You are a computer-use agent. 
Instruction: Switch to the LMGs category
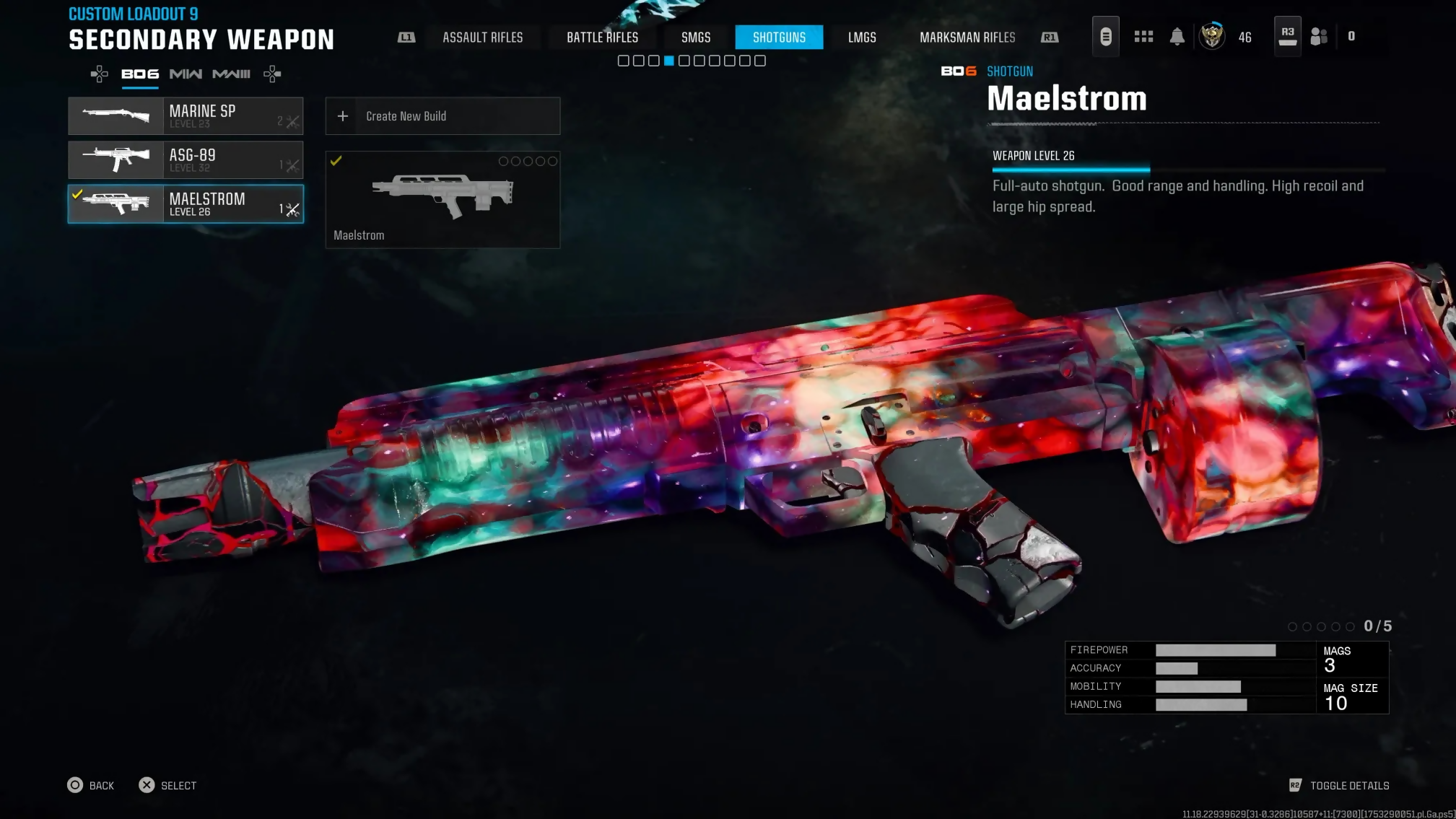(862, 38)
